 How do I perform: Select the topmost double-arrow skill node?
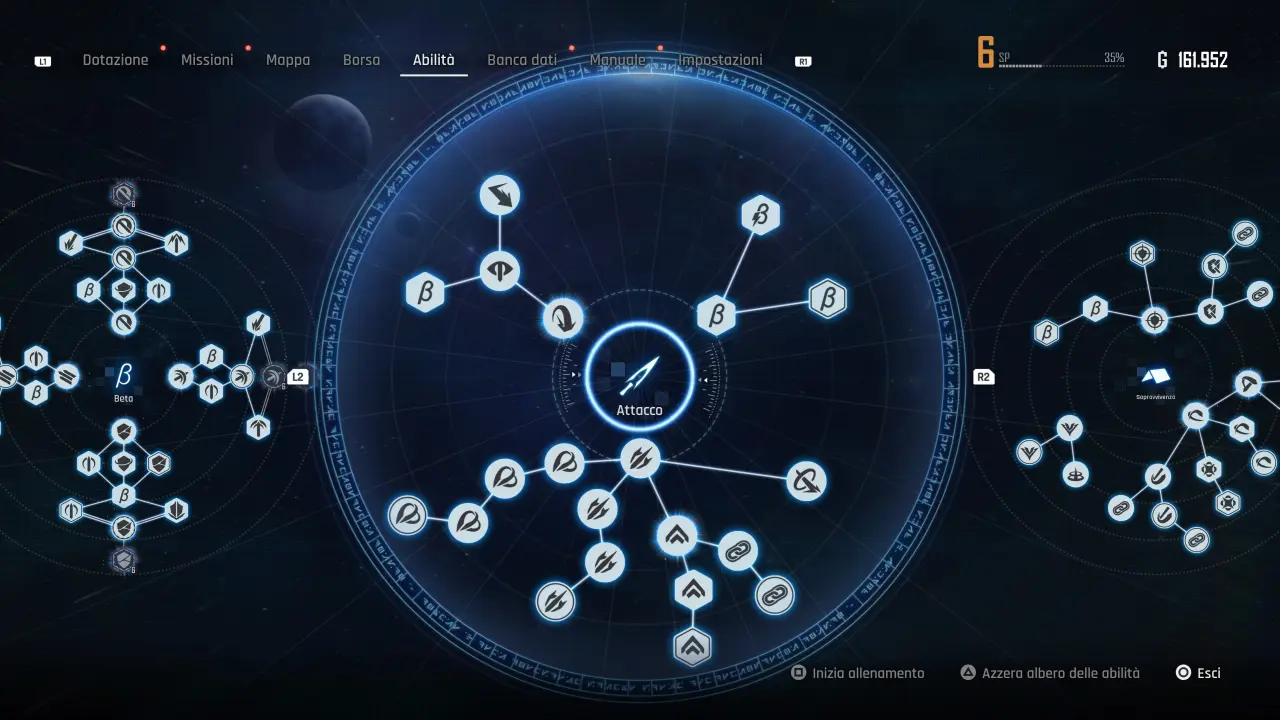tap(499, 196)
